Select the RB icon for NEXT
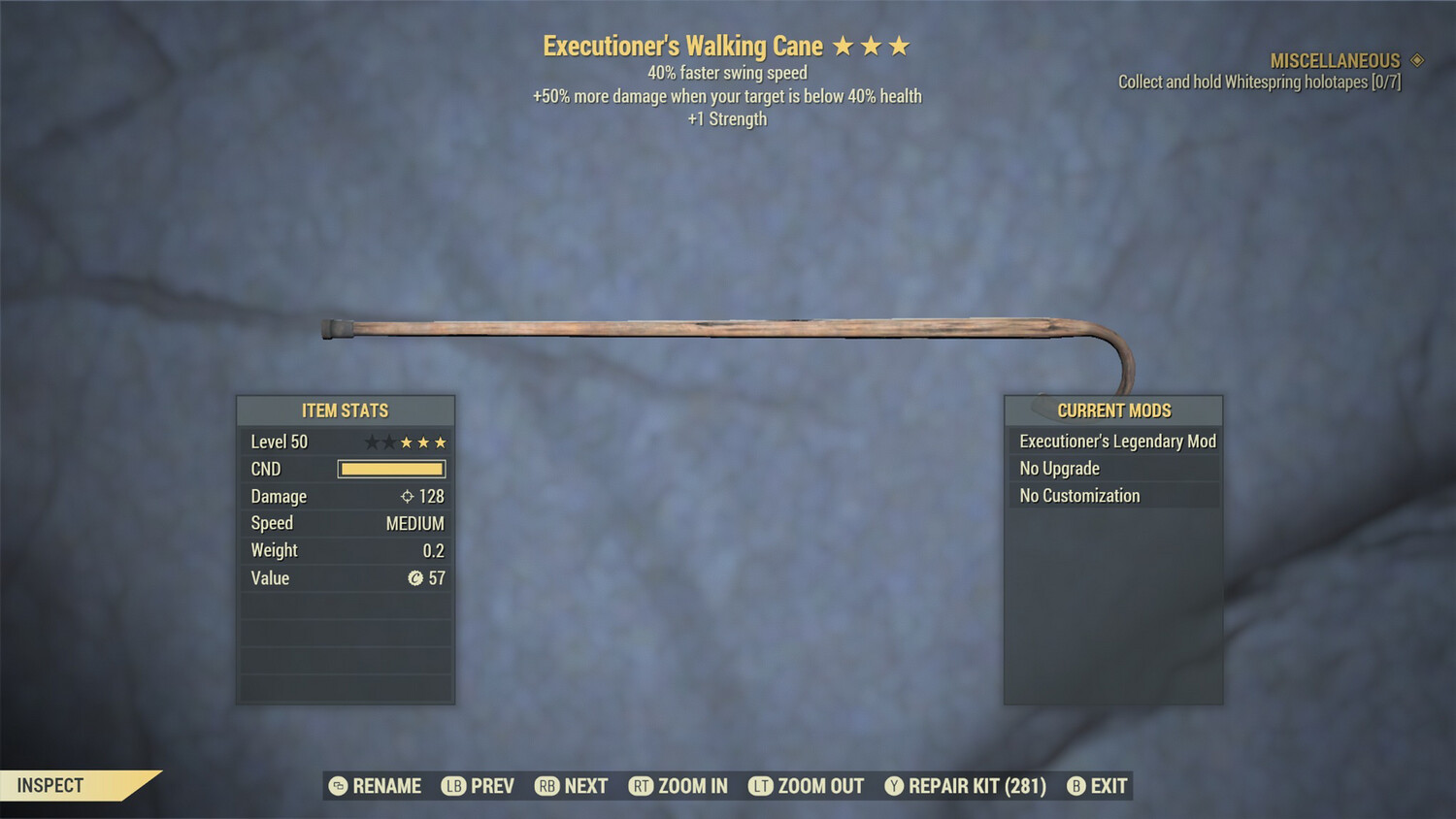 coord(546,786)
